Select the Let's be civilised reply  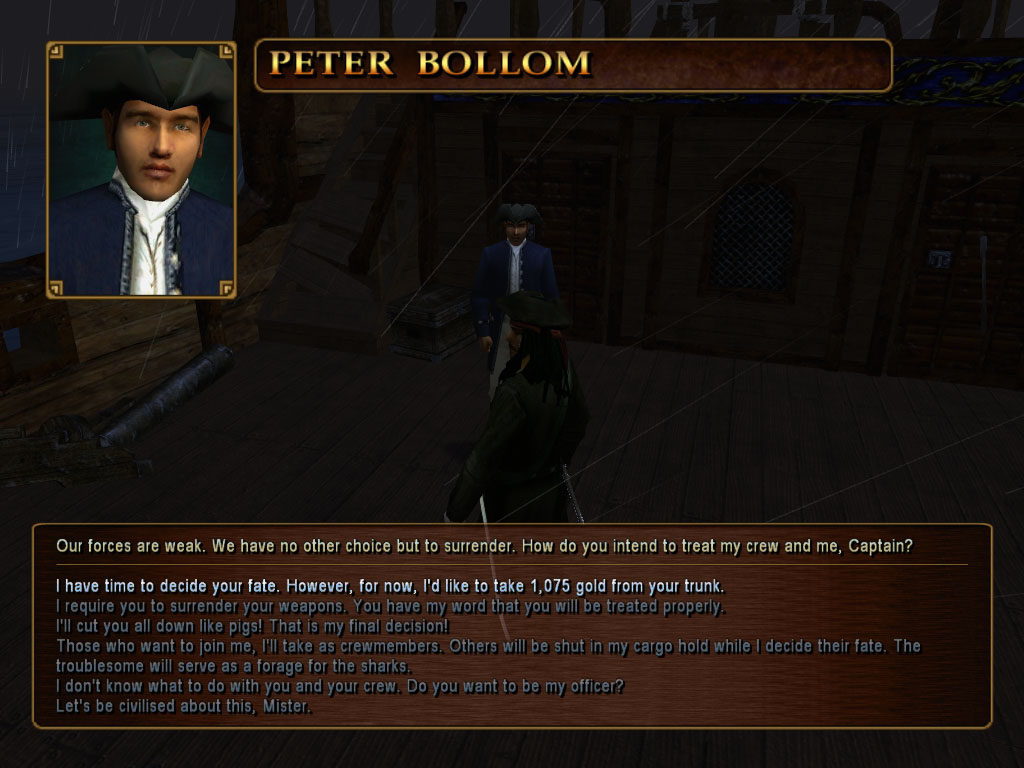pyautogui.click(x=184, y=708)
